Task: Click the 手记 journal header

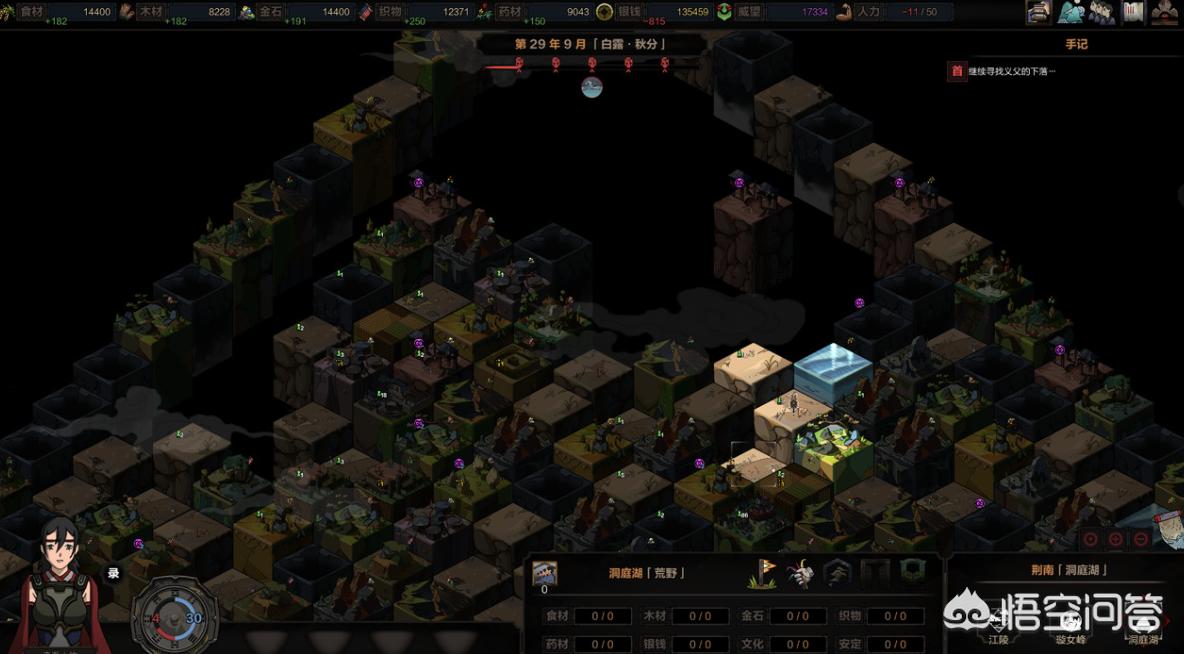Action: pyautogui.click(x=1076, y=44)
